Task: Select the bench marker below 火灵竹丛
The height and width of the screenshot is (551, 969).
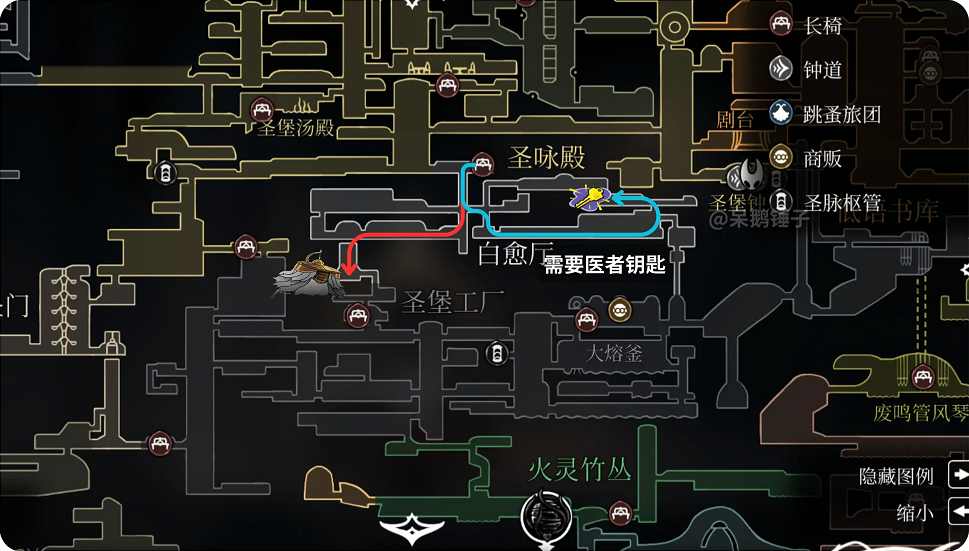Action: tap(622, 514)
